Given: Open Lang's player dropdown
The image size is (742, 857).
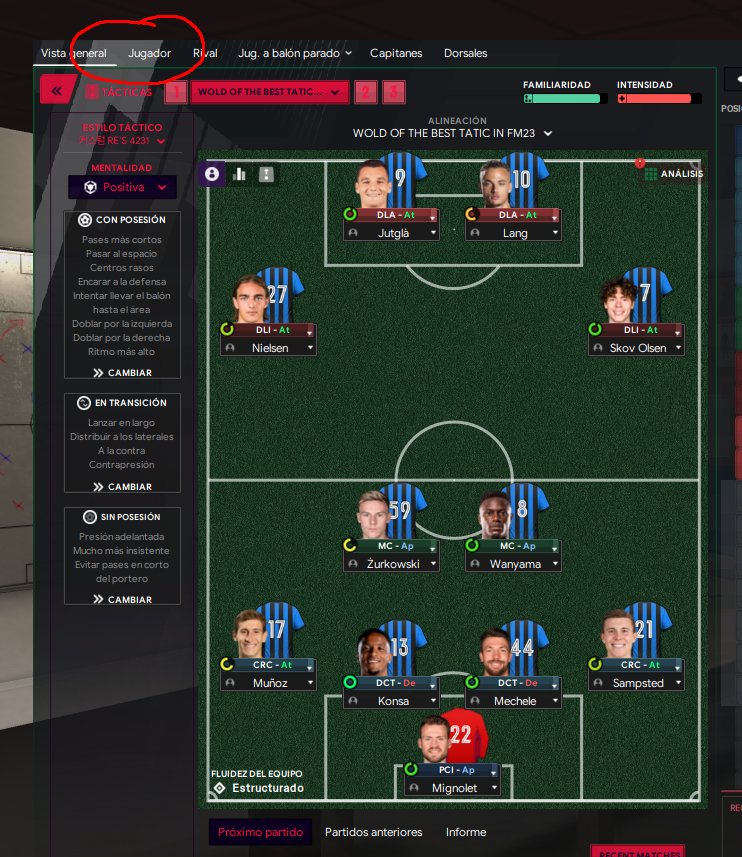Looking at the screenshot, I should point(553,233).
